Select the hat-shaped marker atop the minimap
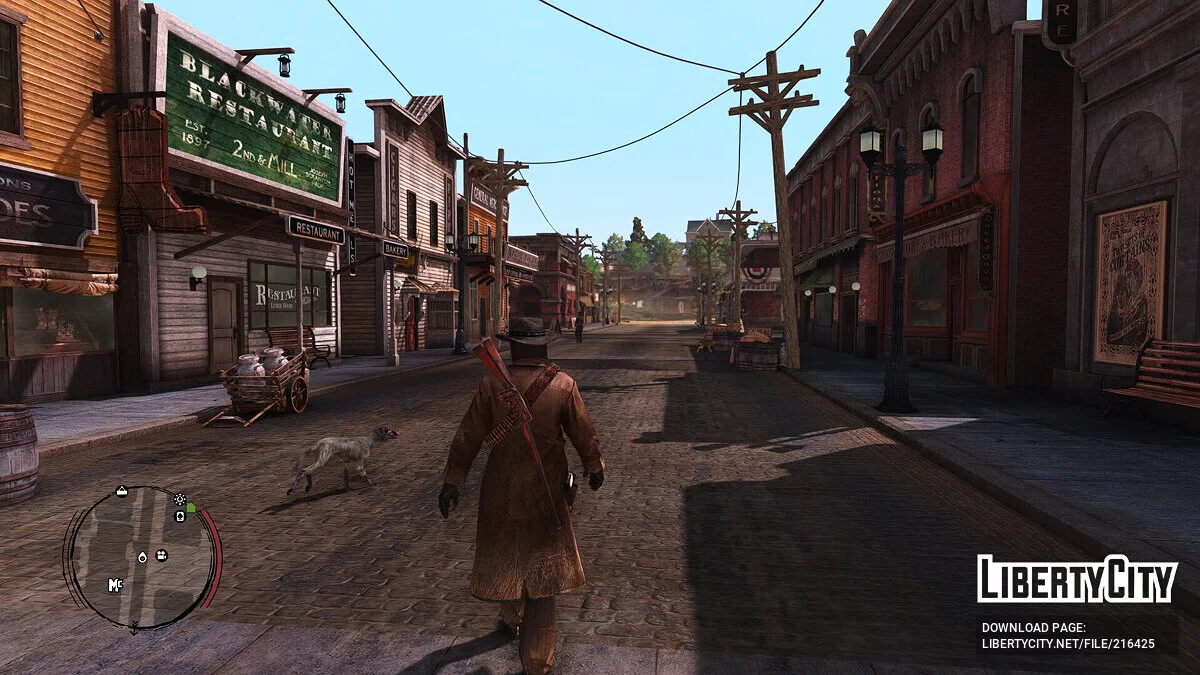The image size is (1200, 675). [122, 491]
